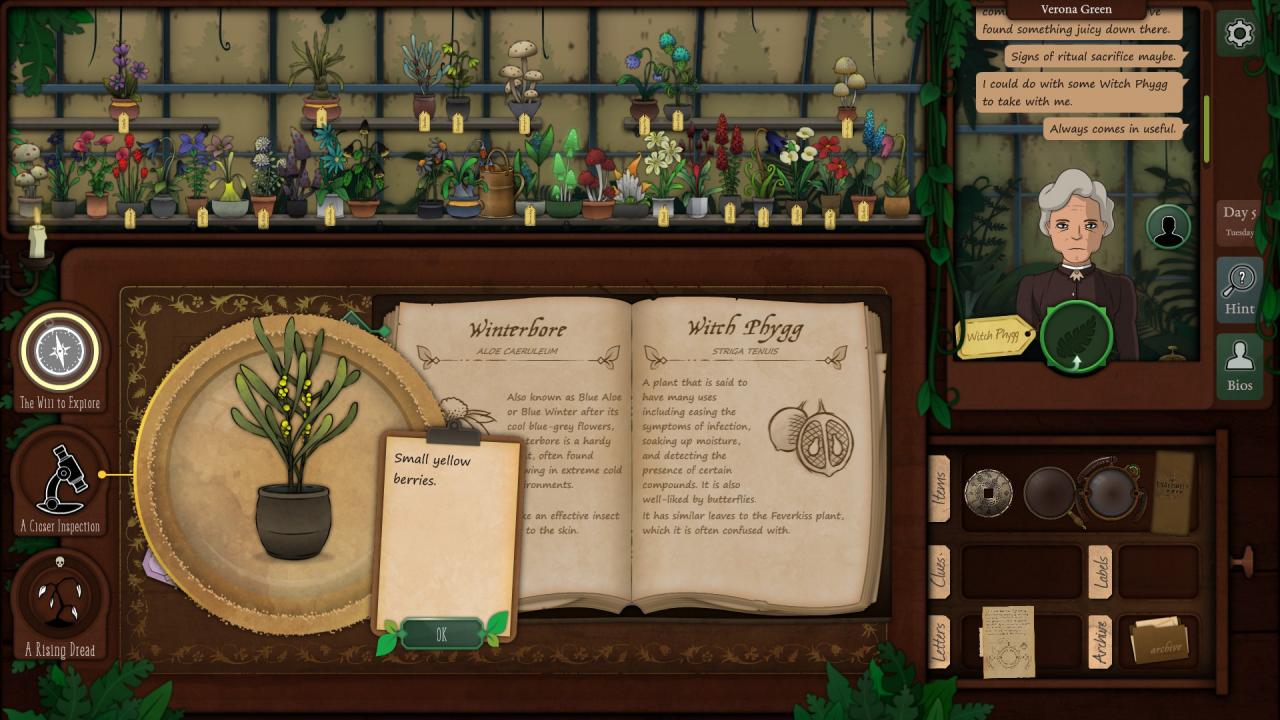Select the old coin item
The image size is (1280, 720).
(x=988, y=493)
